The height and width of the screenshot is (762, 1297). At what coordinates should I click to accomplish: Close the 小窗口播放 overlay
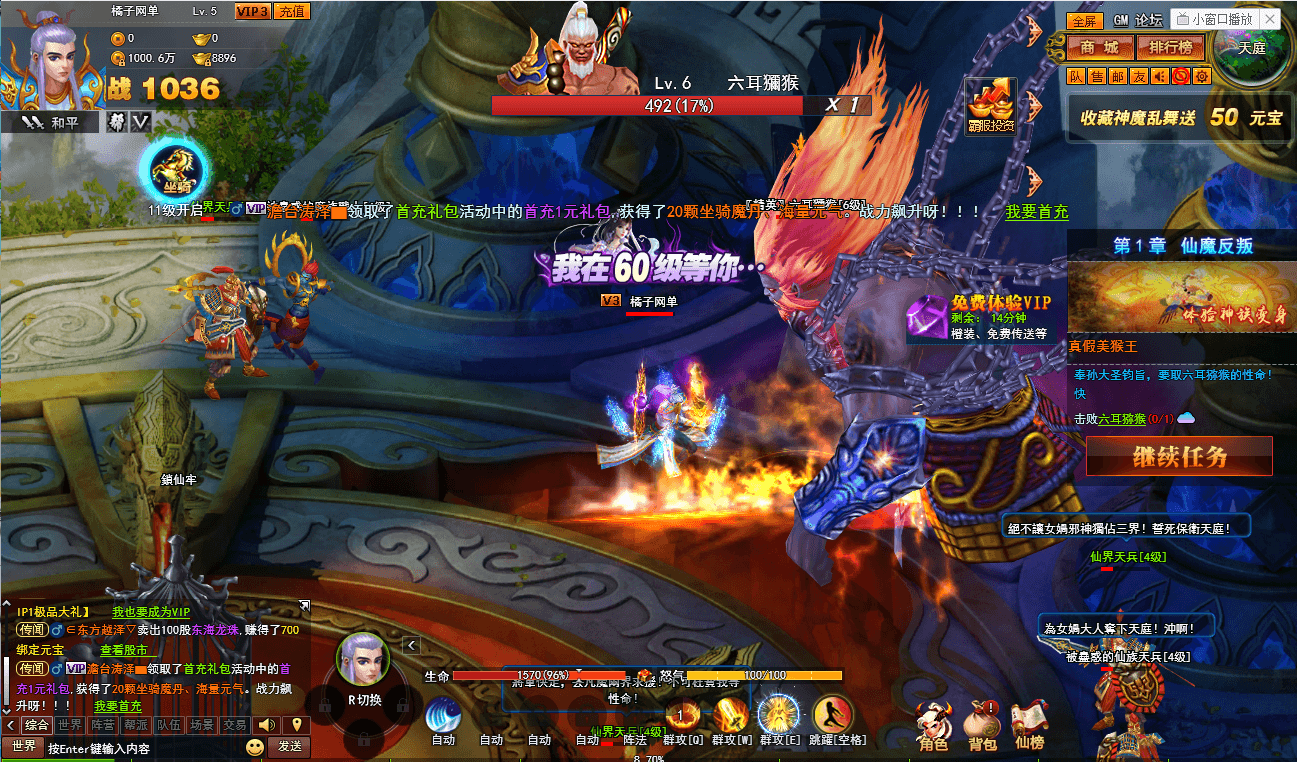coord(1270,19)
